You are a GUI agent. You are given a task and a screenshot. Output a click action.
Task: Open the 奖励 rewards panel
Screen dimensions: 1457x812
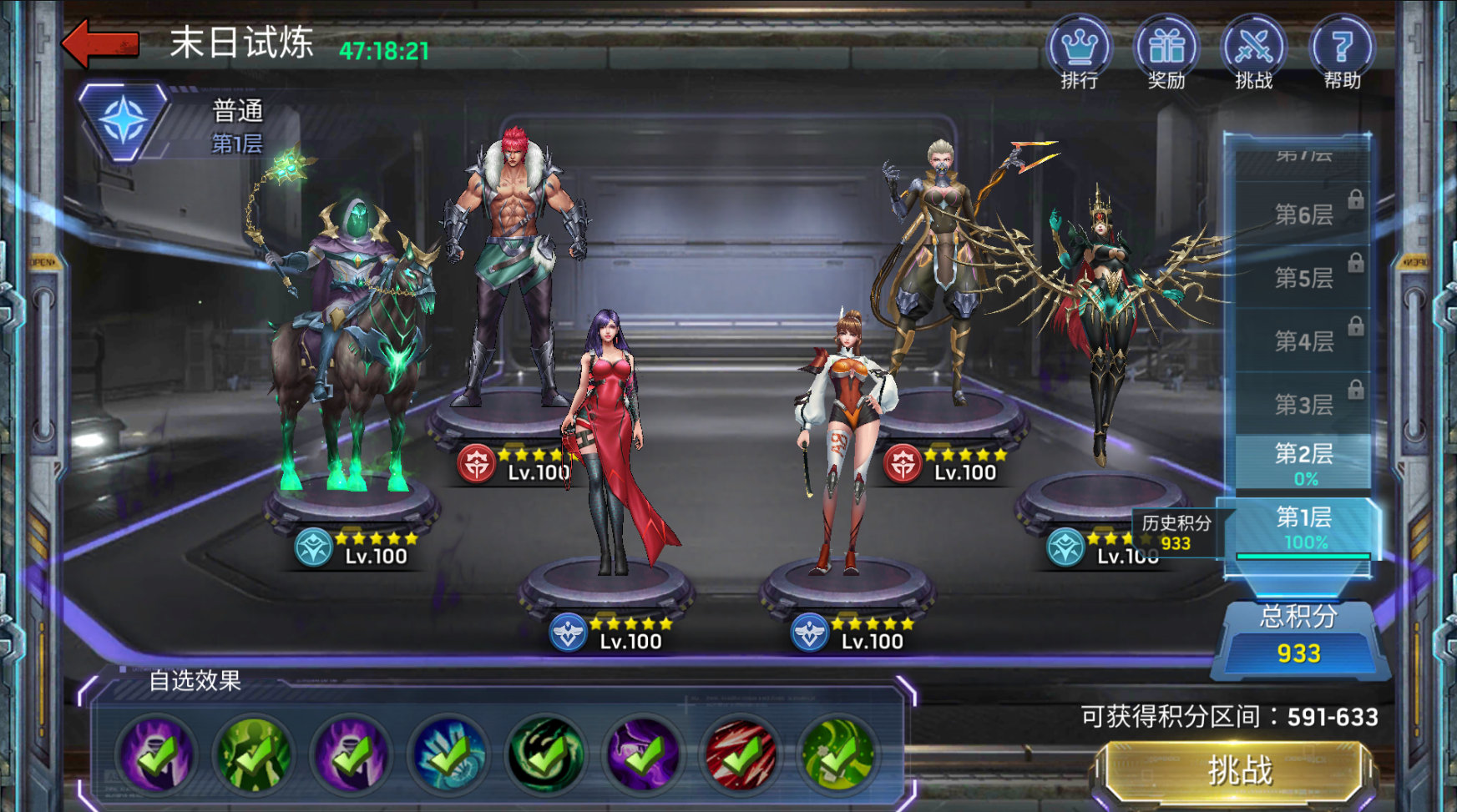[1166, 51]
